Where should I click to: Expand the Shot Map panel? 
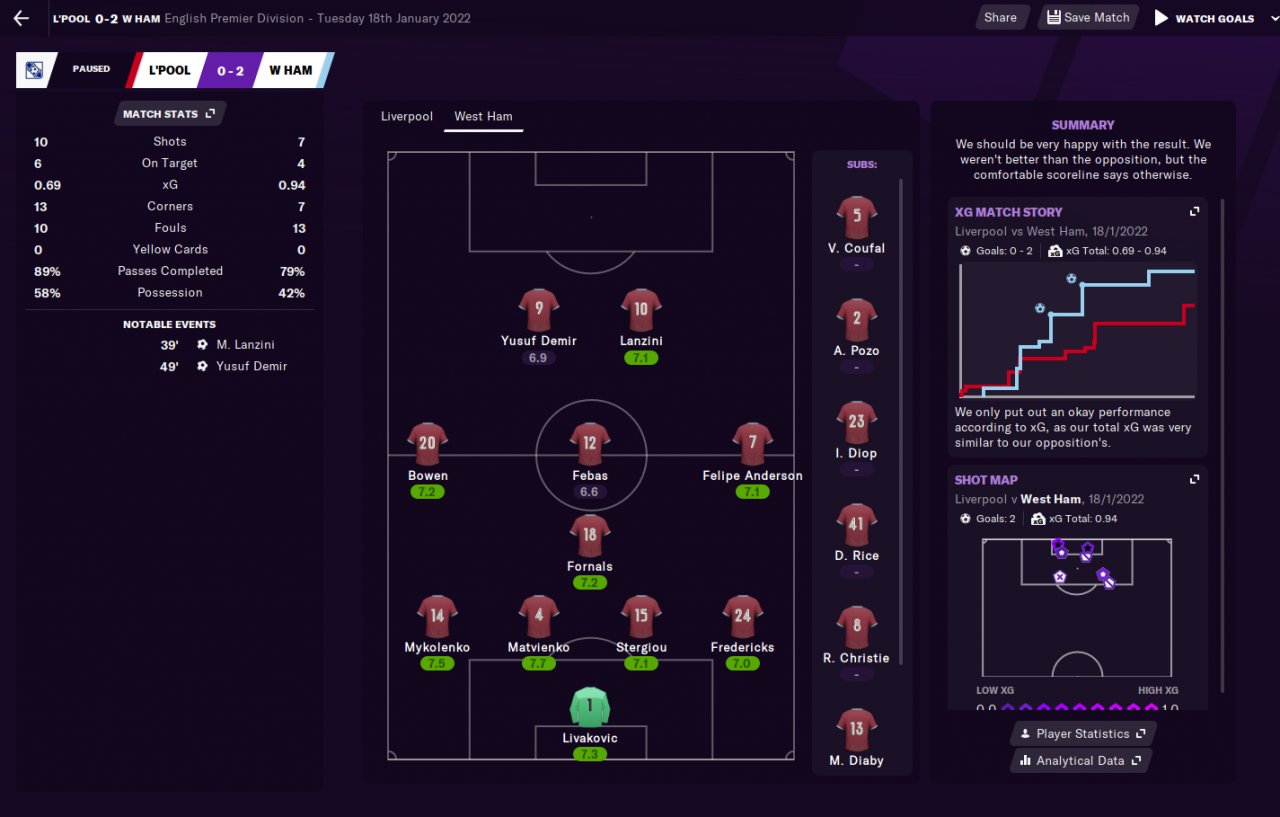click(1194, 480)
